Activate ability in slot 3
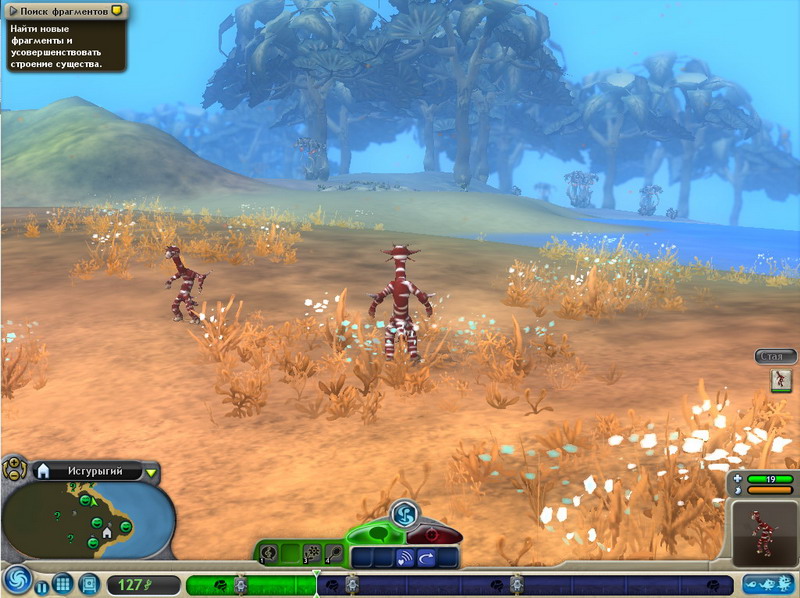This screenshot has width=800, height=598. [311, 553]
